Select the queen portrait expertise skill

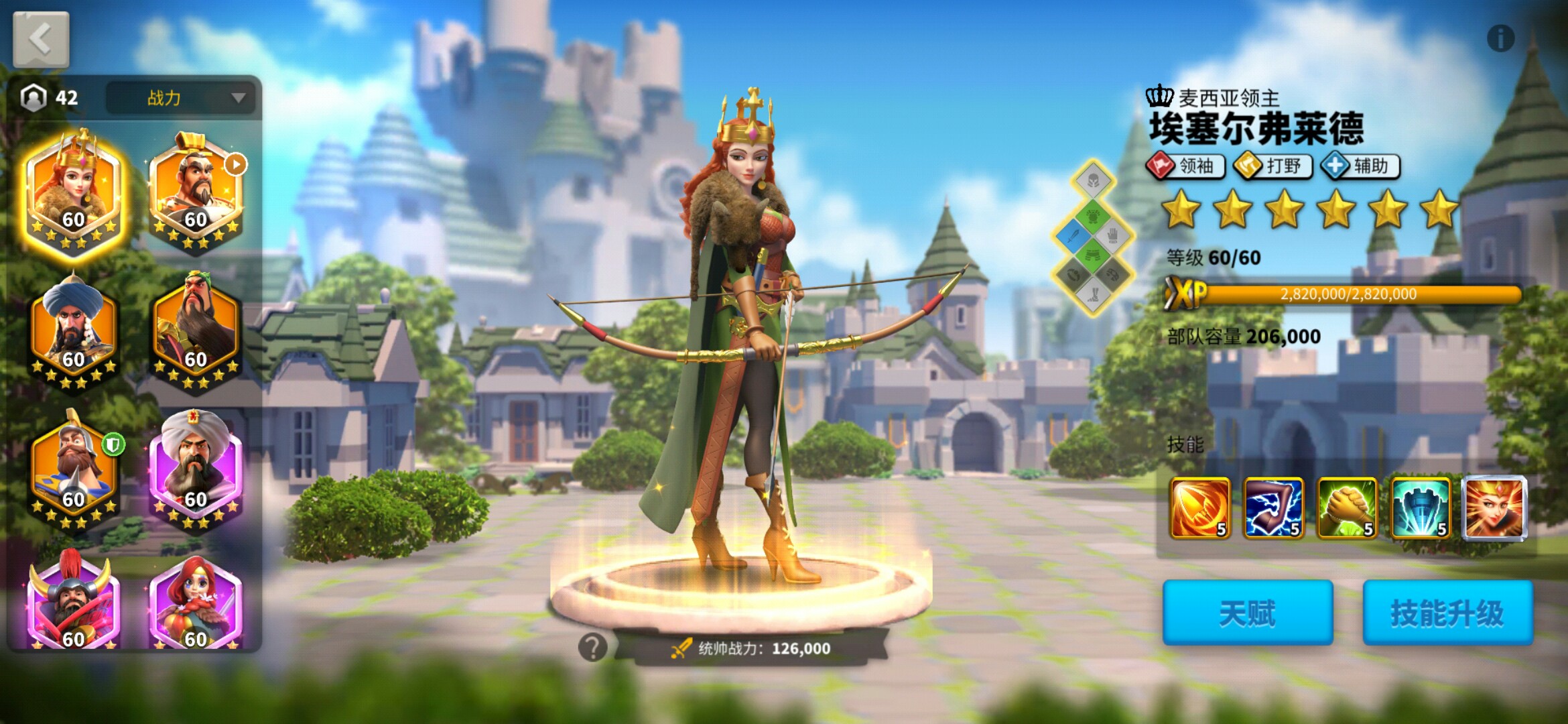click(1494, 508)
